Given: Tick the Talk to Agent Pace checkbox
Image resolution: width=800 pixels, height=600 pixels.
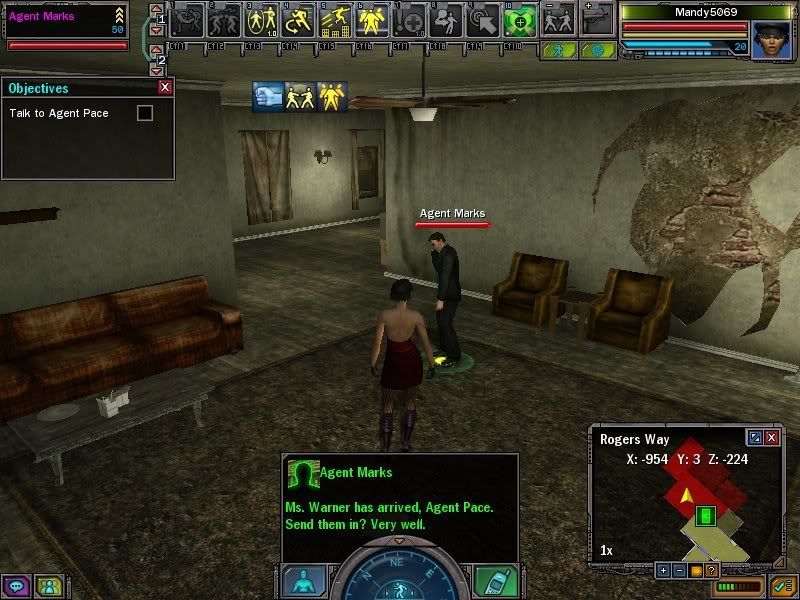Looking at the screenshot, I should tap(145, 113).
